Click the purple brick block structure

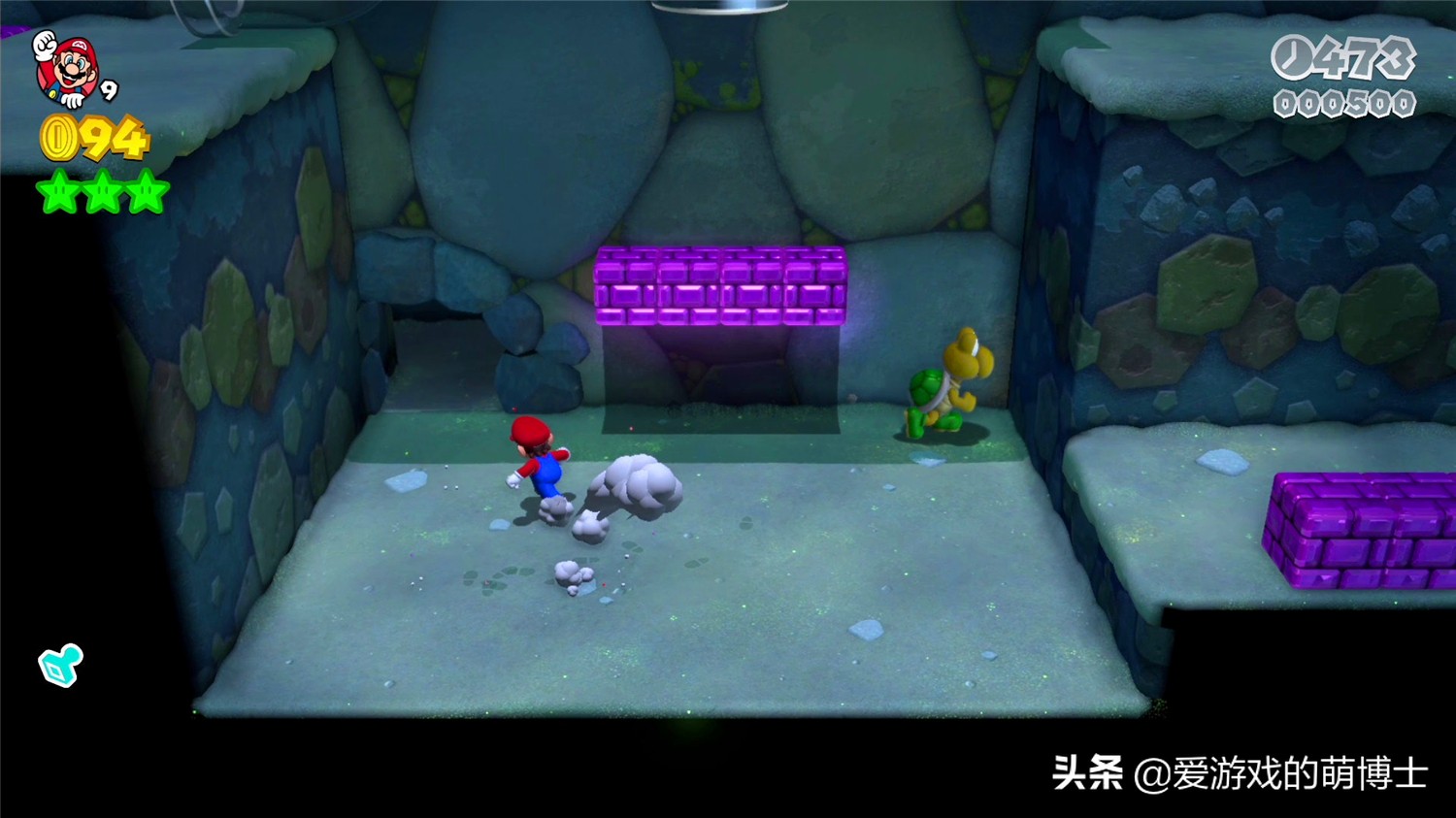click(720, 284)
